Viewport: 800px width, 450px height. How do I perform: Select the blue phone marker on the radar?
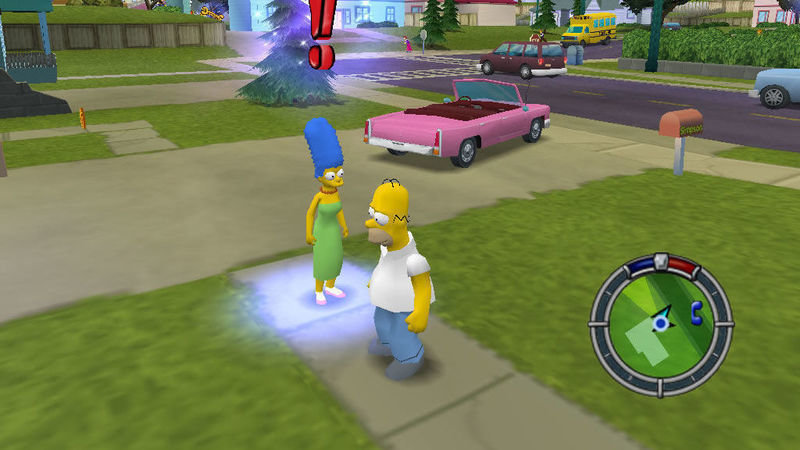coord(696,317)
